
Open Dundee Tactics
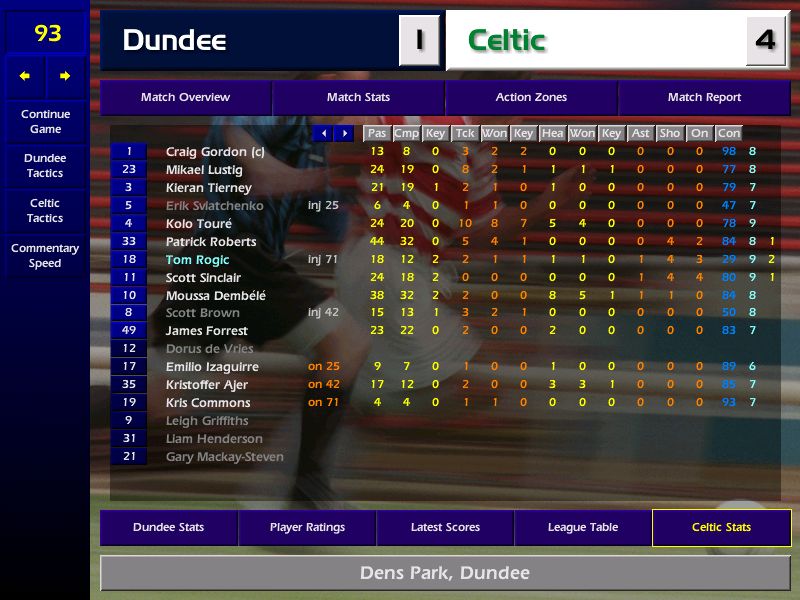45,166
